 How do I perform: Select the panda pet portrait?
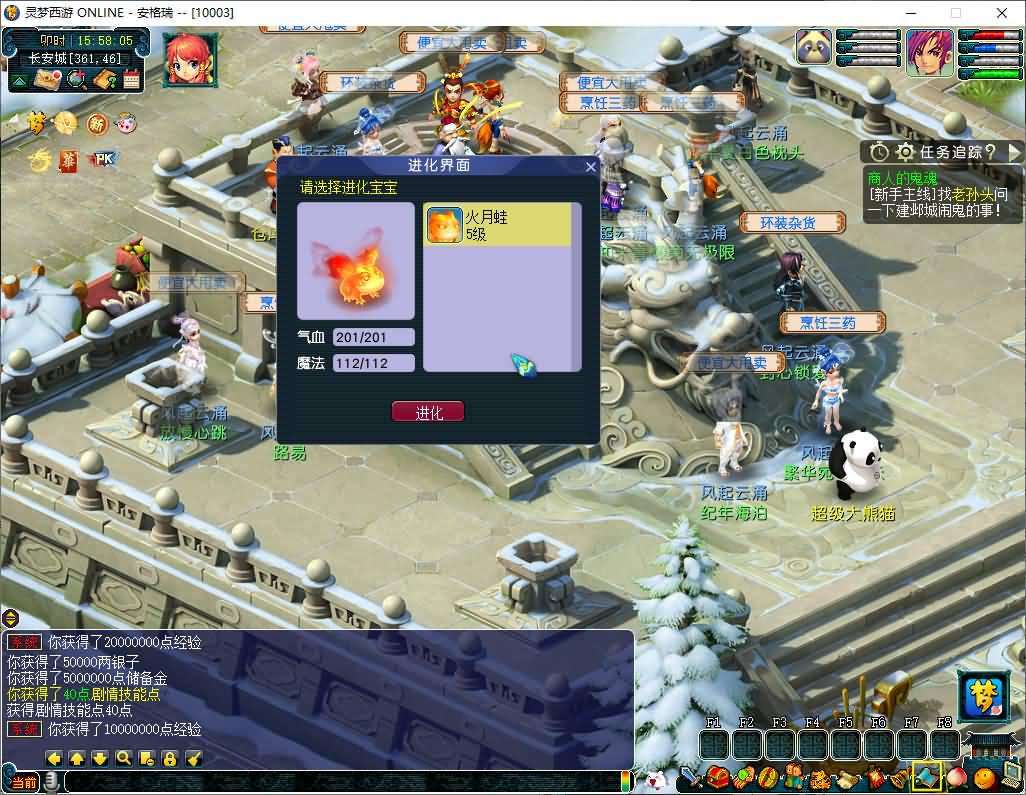pos(815,48)
